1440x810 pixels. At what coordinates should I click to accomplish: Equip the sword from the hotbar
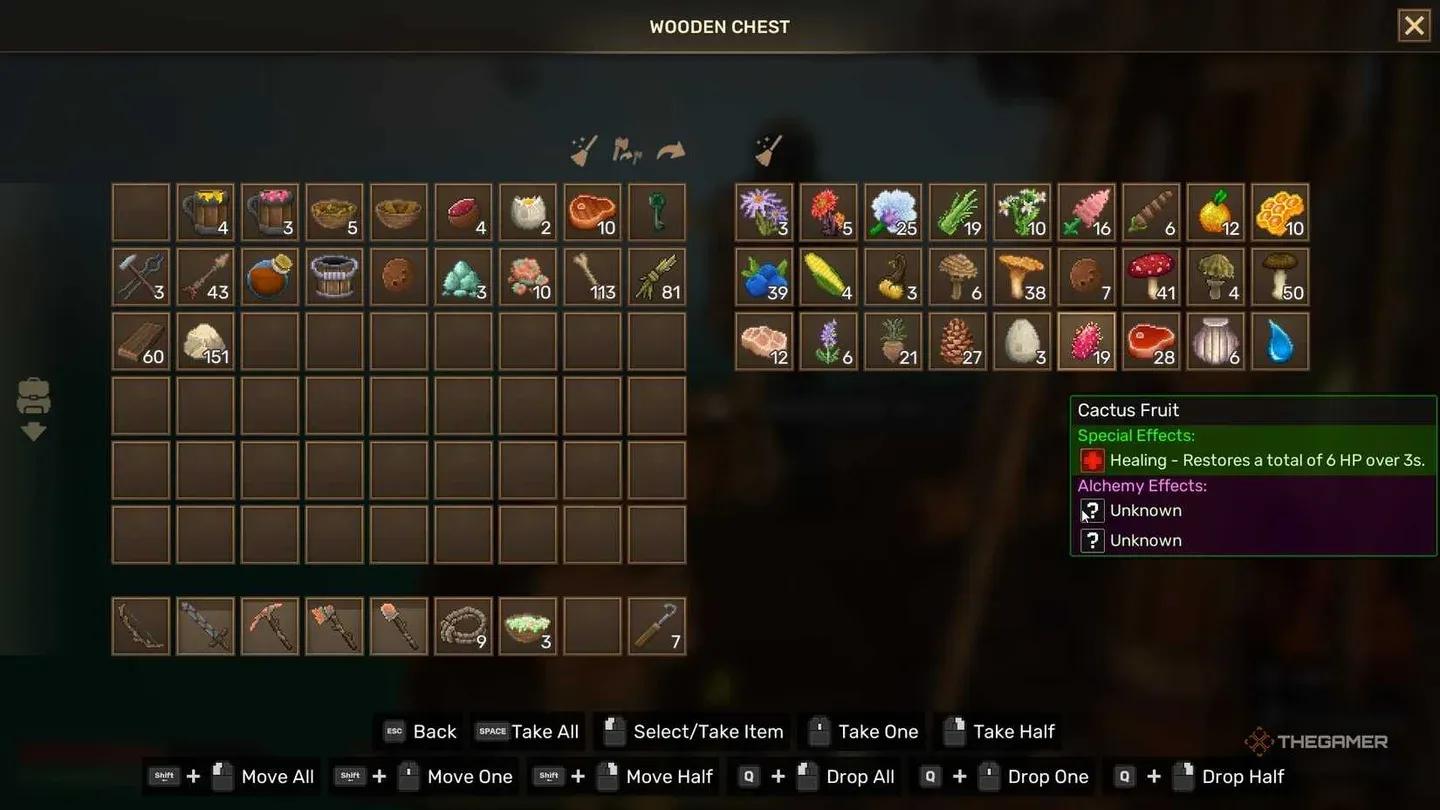(x=205, y=625)
